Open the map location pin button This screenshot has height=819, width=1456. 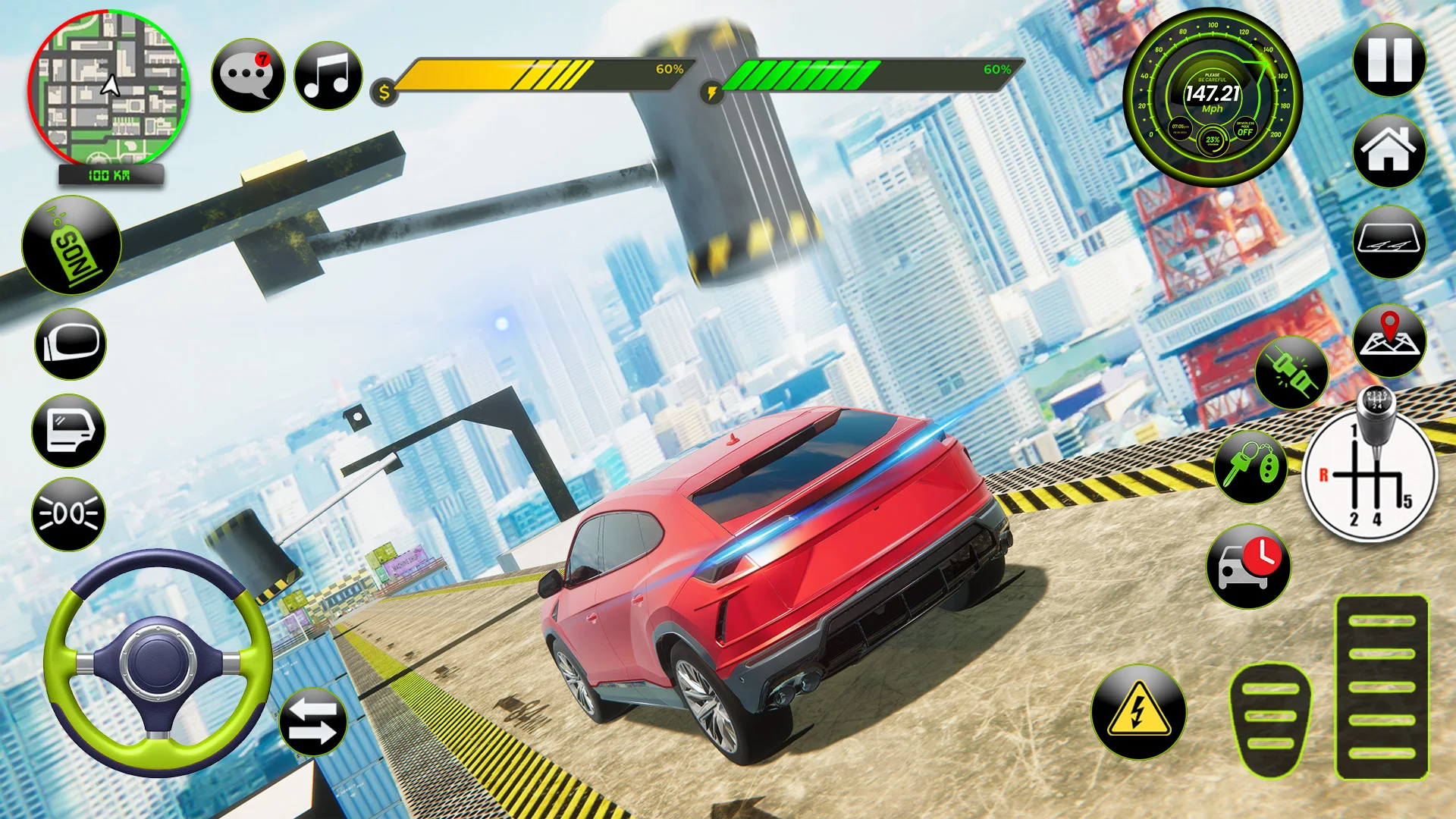tap(1389, 341)
